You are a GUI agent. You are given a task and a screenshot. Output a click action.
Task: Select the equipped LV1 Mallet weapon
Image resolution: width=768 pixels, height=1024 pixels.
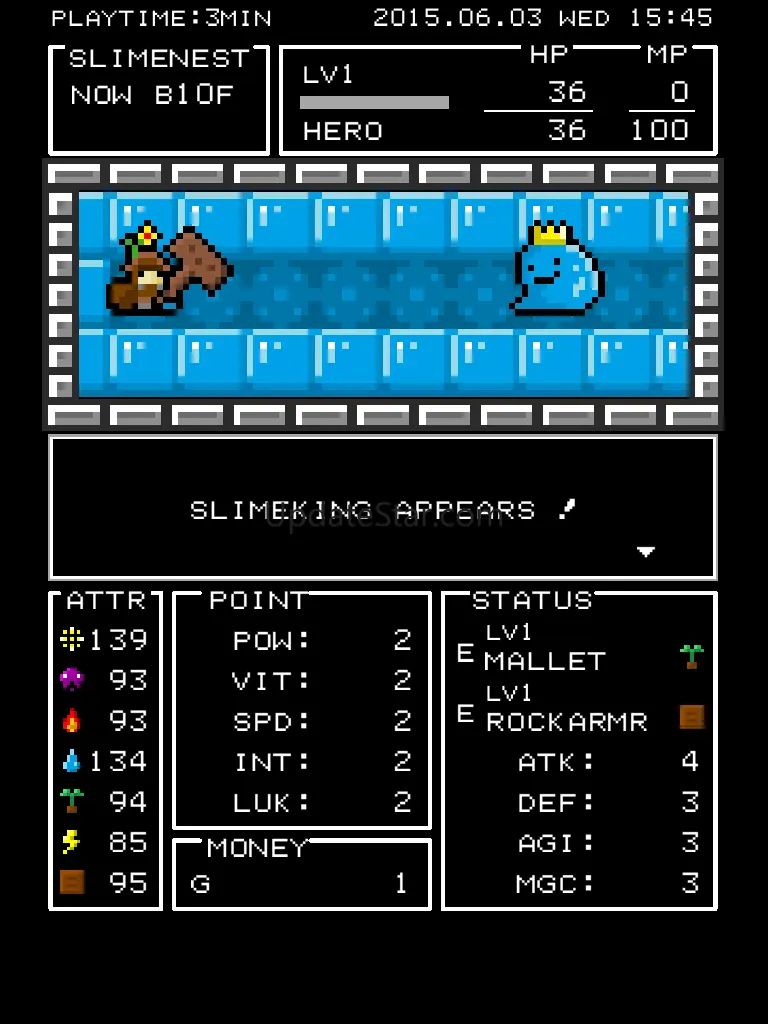(545, 650)
